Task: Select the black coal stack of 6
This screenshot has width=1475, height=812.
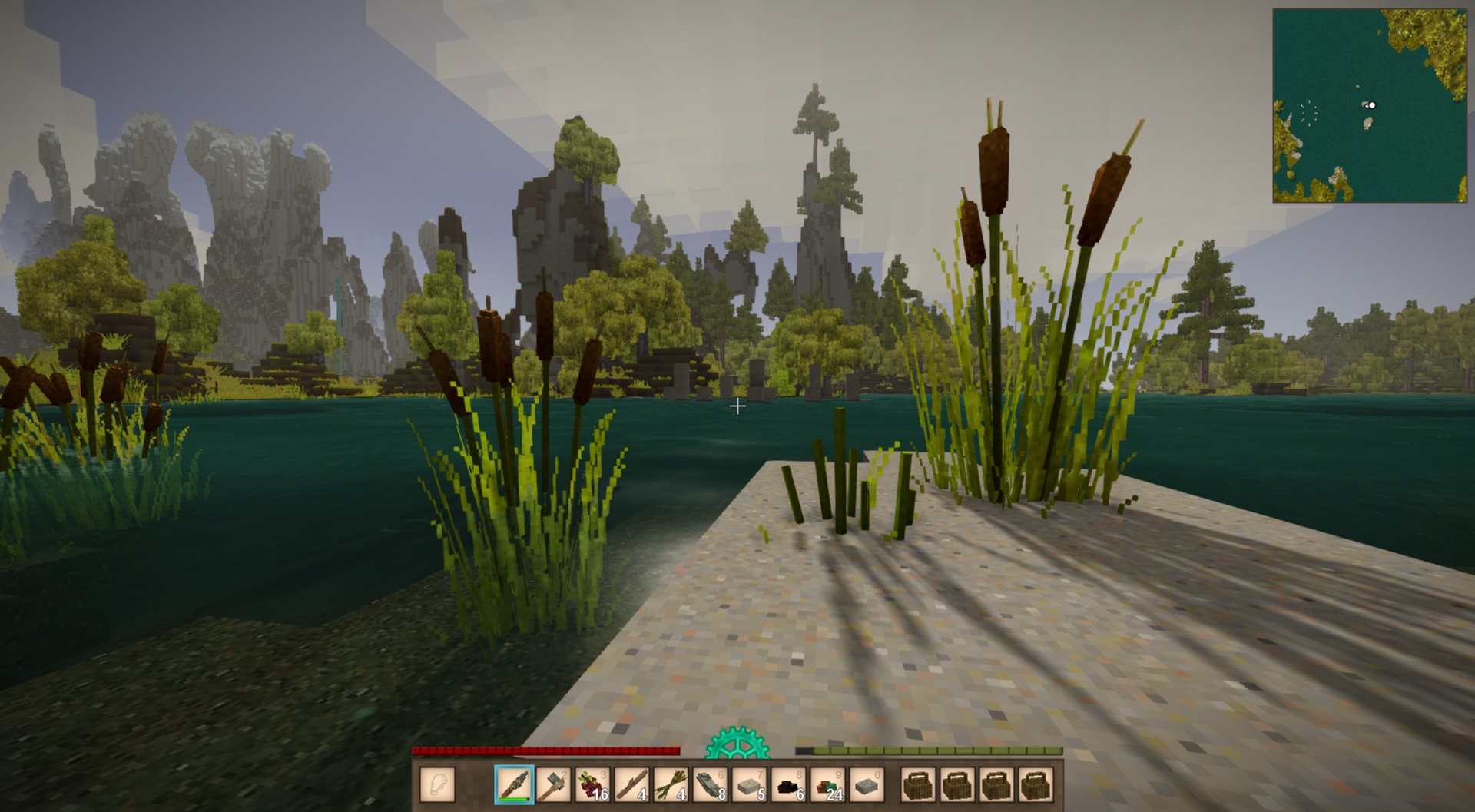Action: (788, 786)
